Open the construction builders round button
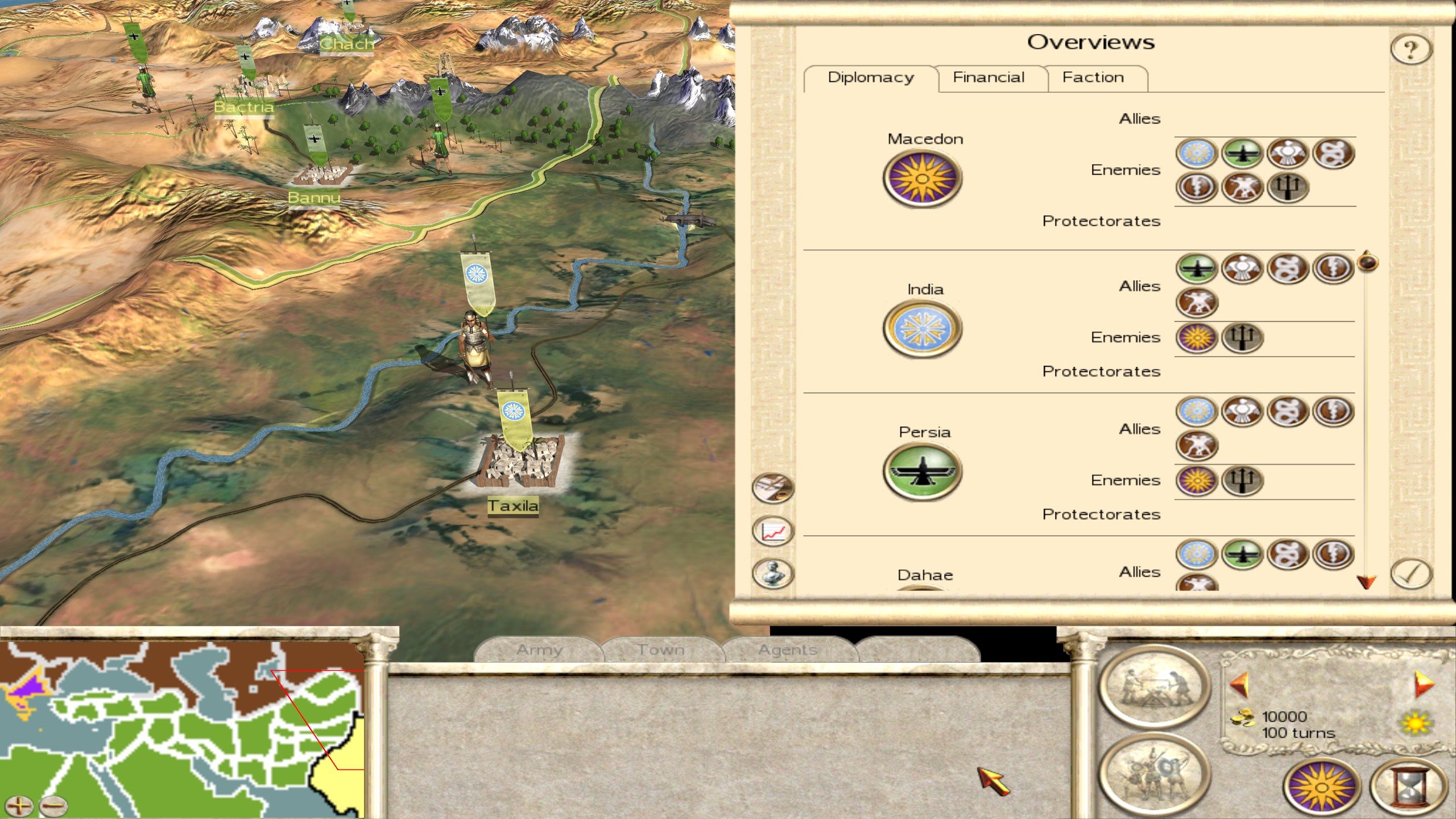This screenshot has width=1456, height=819. tap(1155, 686)
